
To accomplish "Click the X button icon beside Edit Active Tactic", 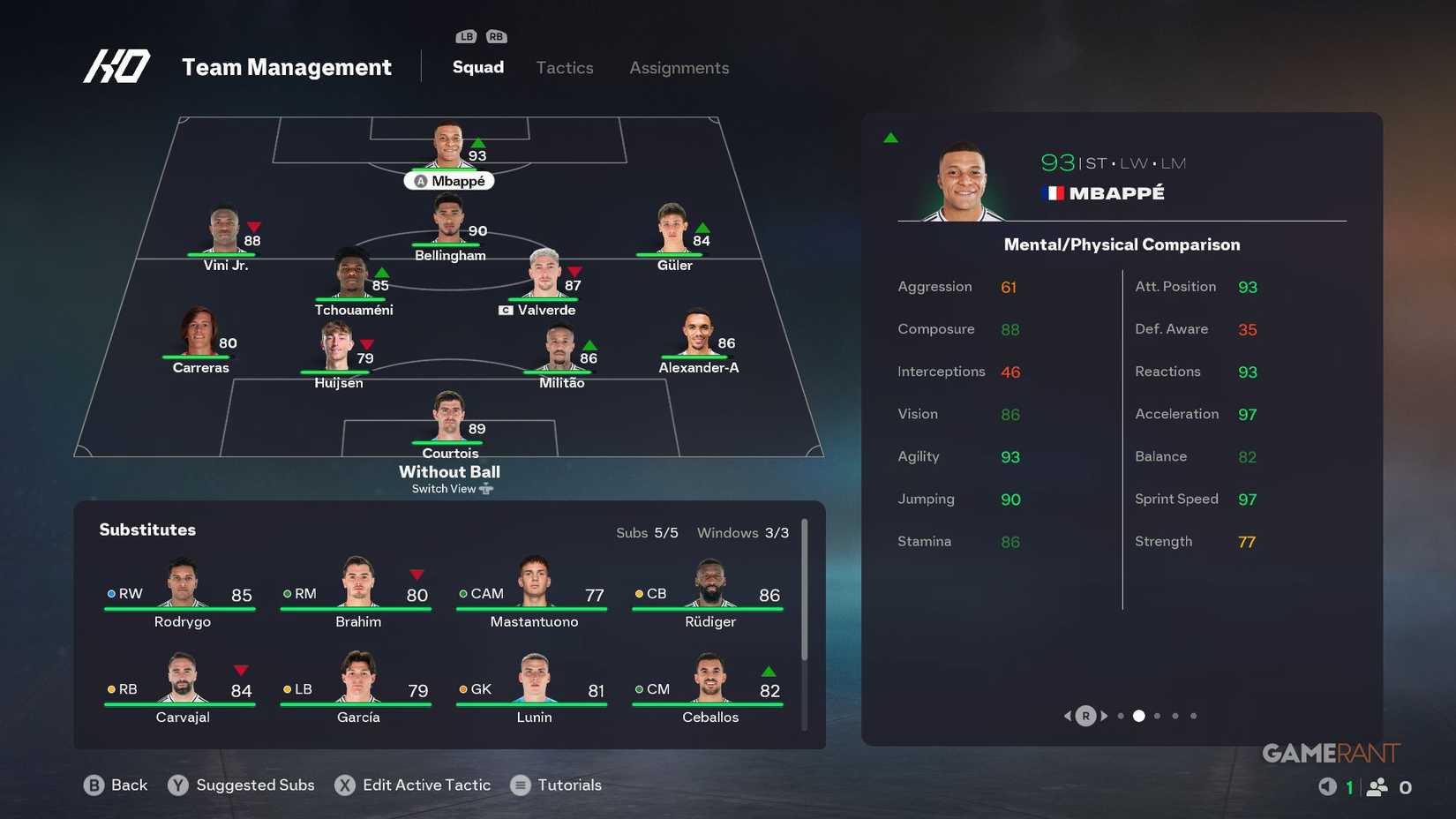I will [344, 785].
